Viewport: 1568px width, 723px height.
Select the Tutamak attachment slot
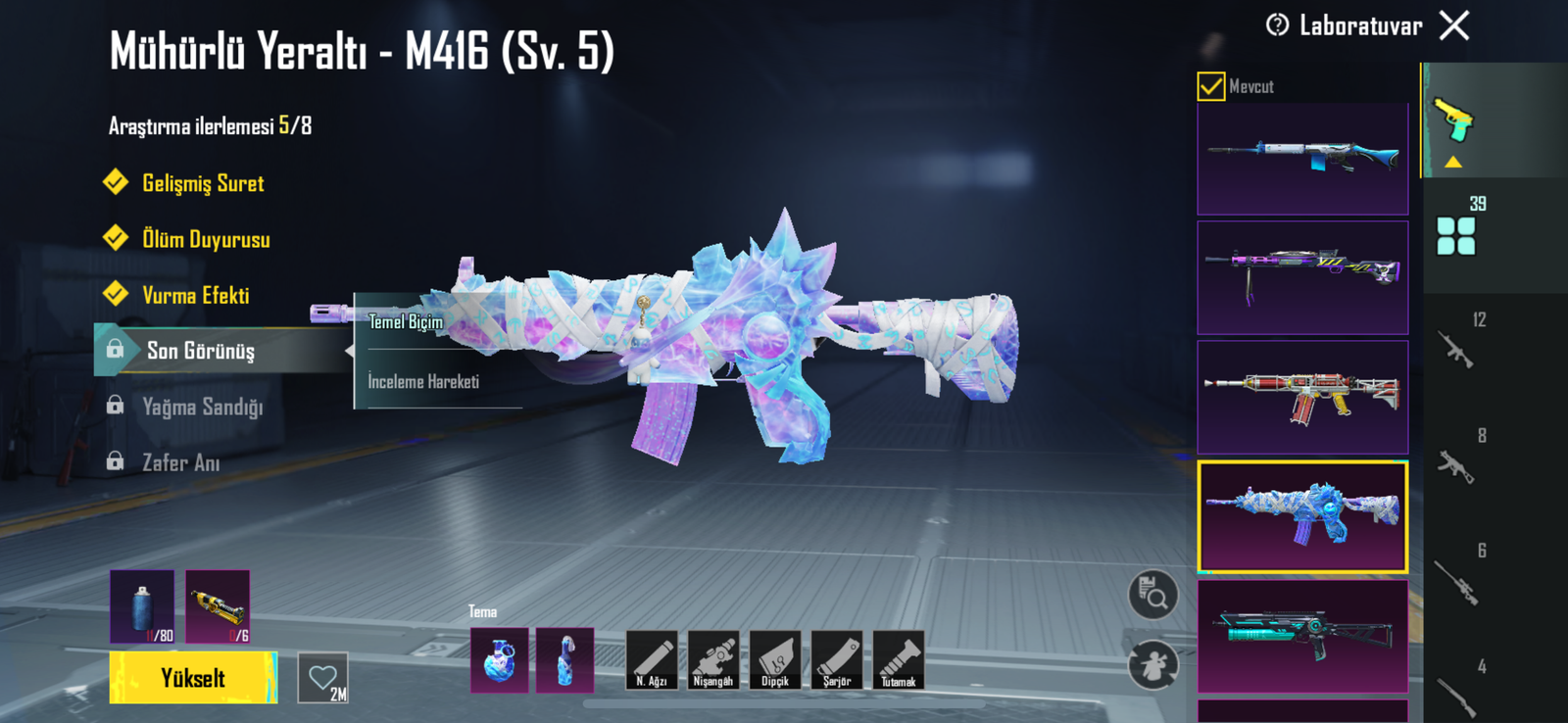tap(899, 659)
